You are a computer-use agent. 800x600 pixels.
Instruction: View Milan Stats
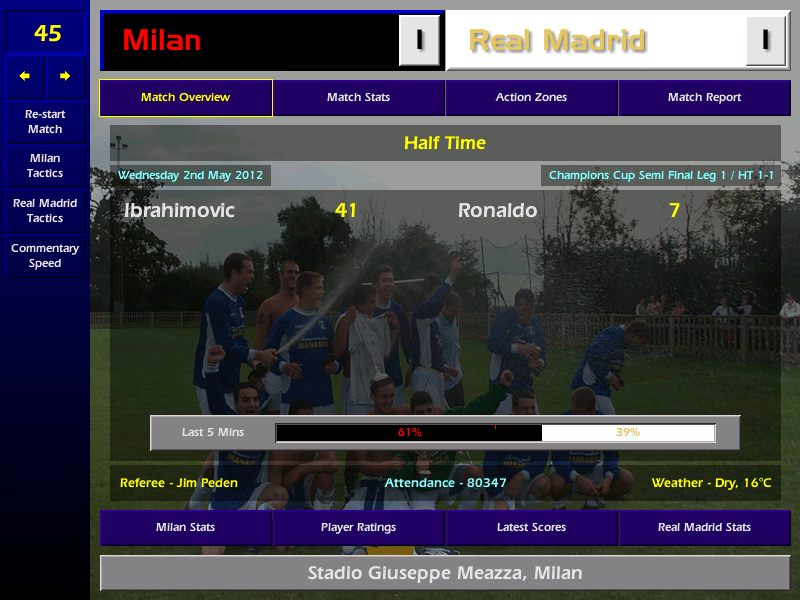185,527
